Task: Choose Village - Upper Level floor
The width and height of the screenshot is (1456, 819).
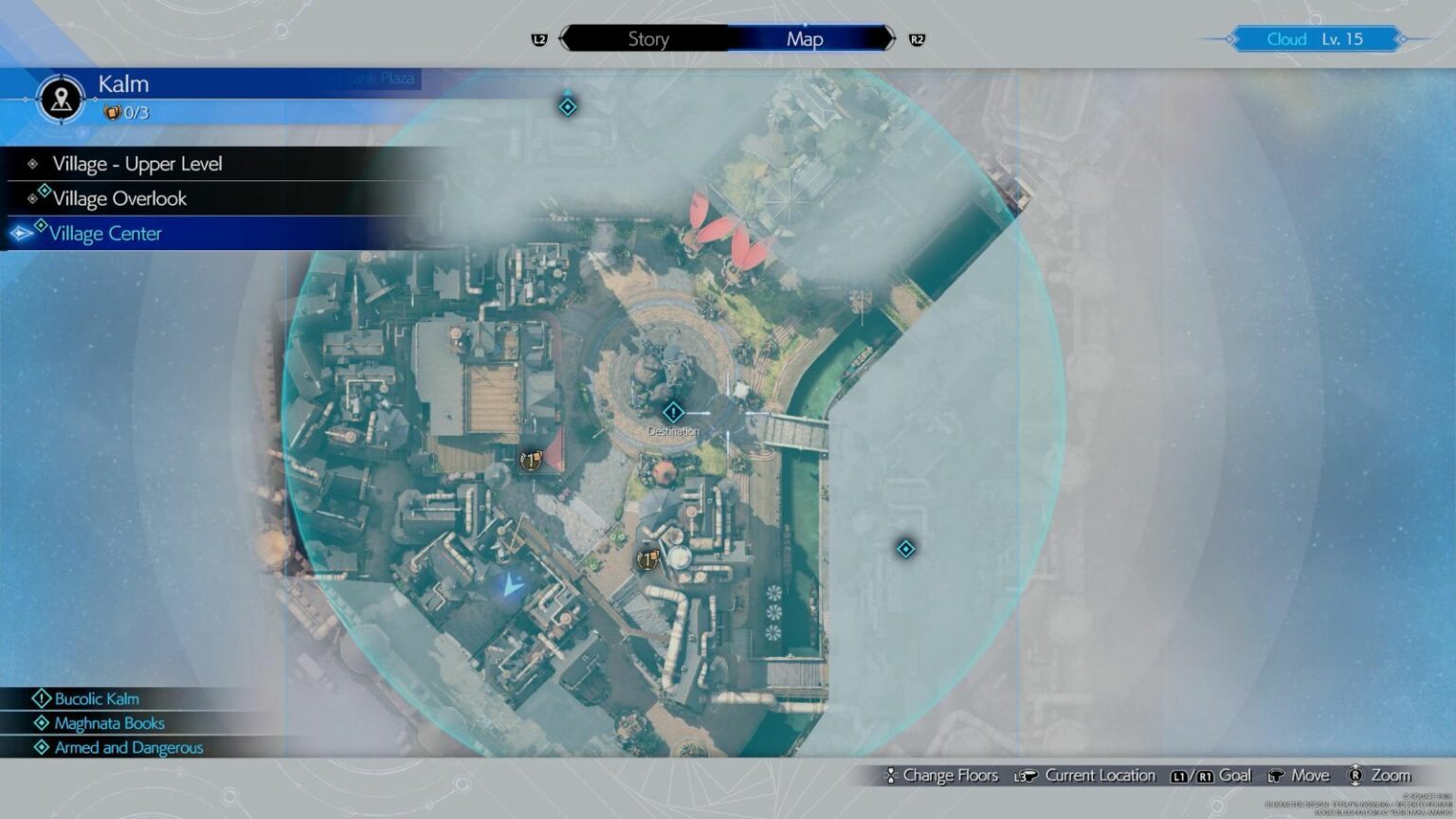Action: pos(137,164)
